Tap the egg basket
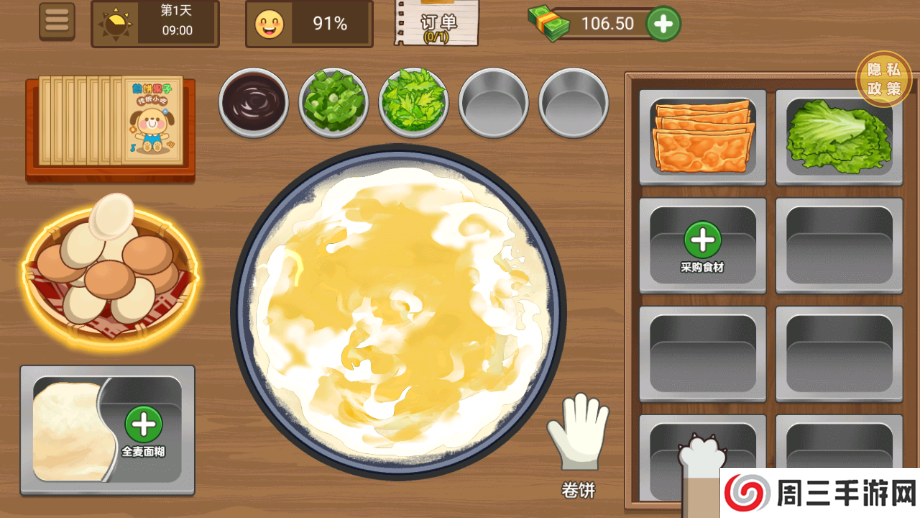The height and width of the screenshot is (518, 920). click(x=107, y=262)
